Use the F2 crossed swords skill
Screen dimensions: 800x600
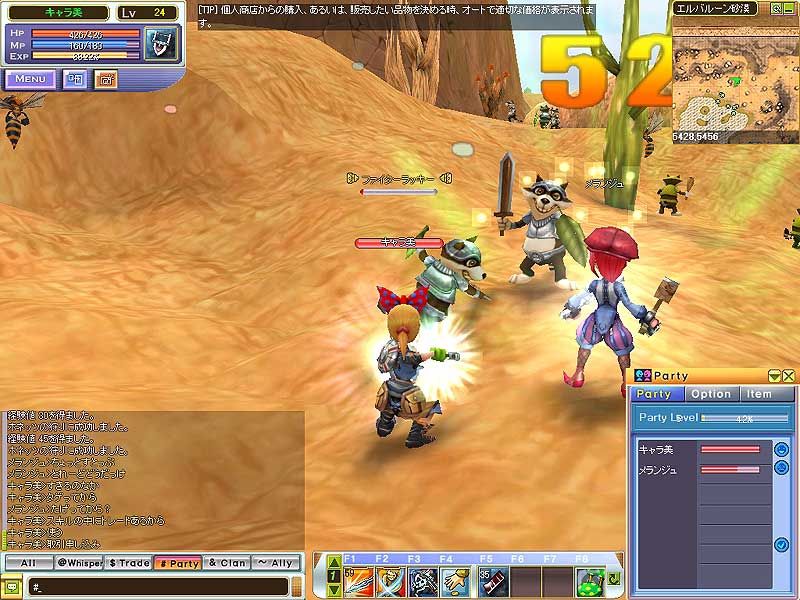tap(391, 580)
